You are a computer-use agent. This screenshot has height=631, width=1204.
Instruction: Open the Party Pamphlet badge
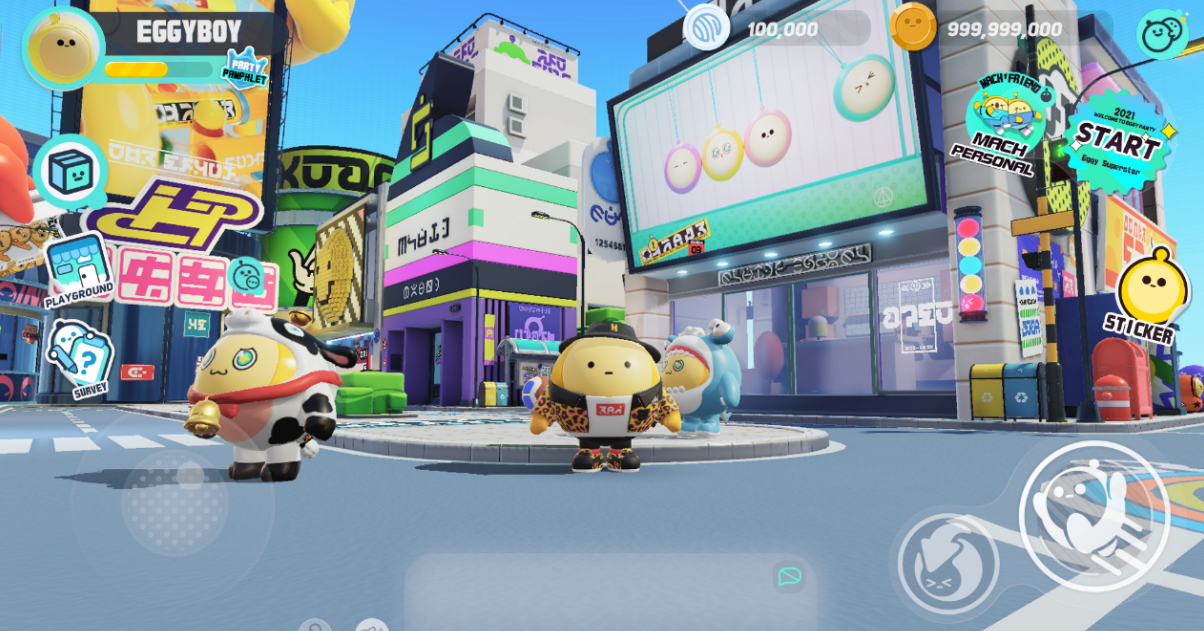[244, 70]
